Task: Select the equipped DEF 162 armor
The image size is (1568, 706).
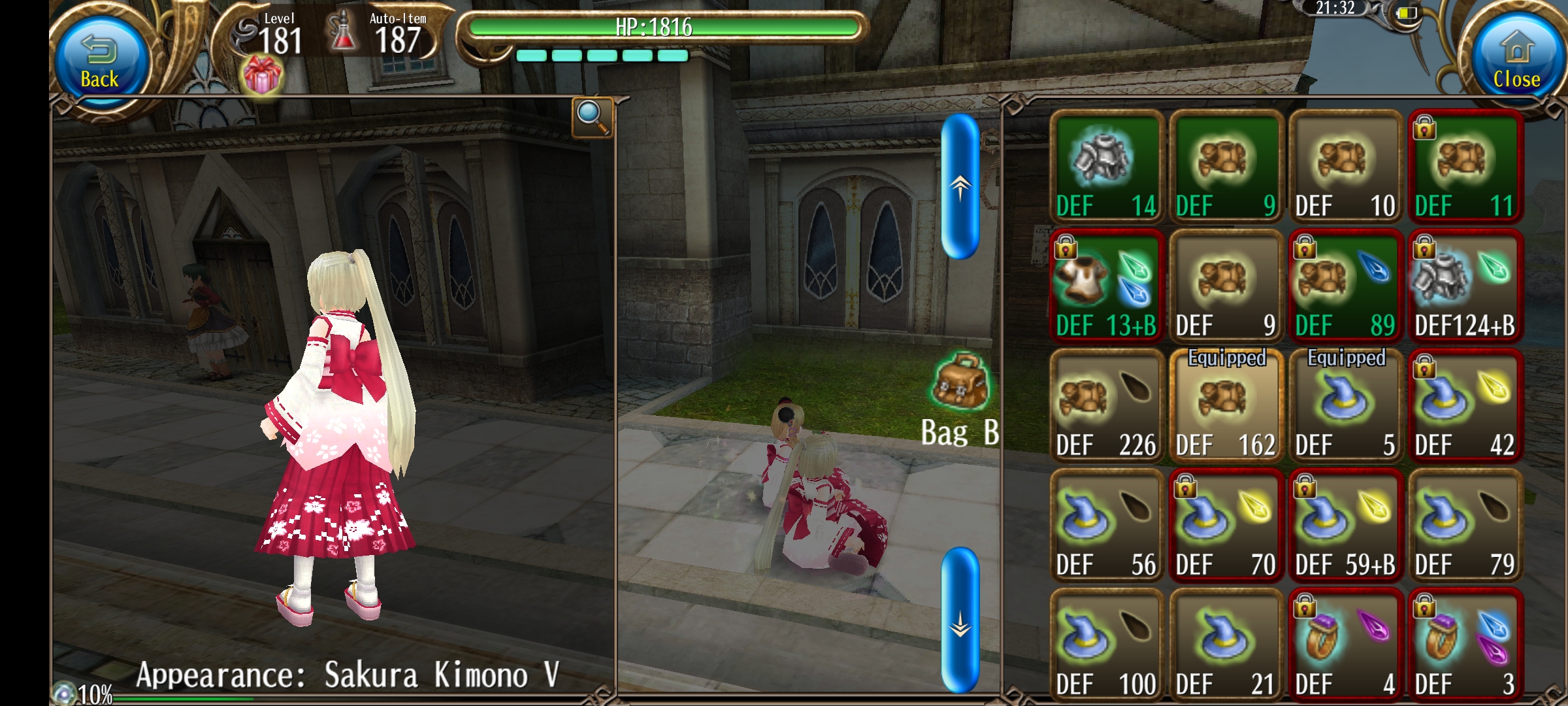Action: pos(1226,406)
